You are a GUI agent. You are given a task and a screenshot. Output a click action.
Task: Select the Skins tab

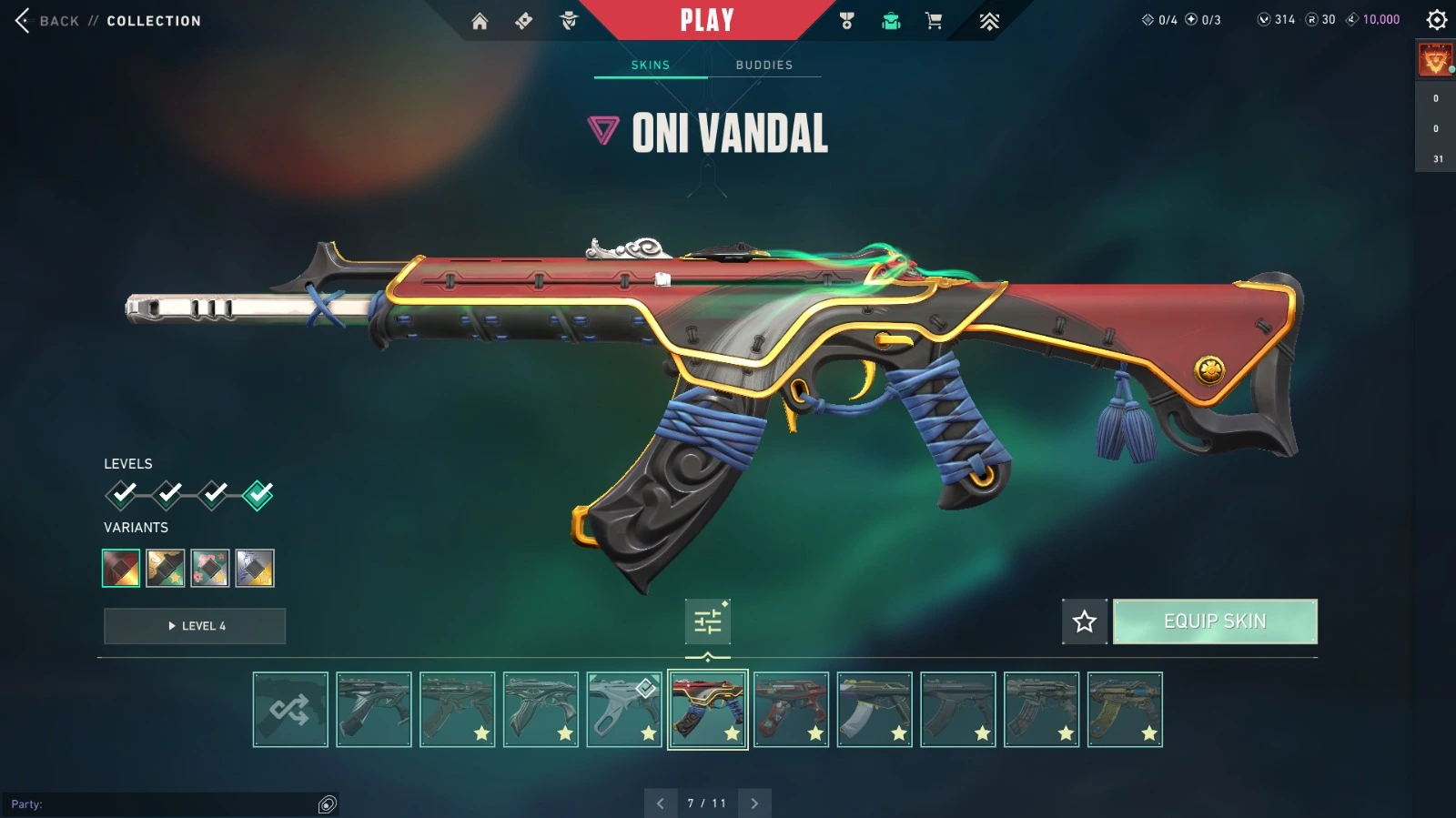[x=650, y=65]
